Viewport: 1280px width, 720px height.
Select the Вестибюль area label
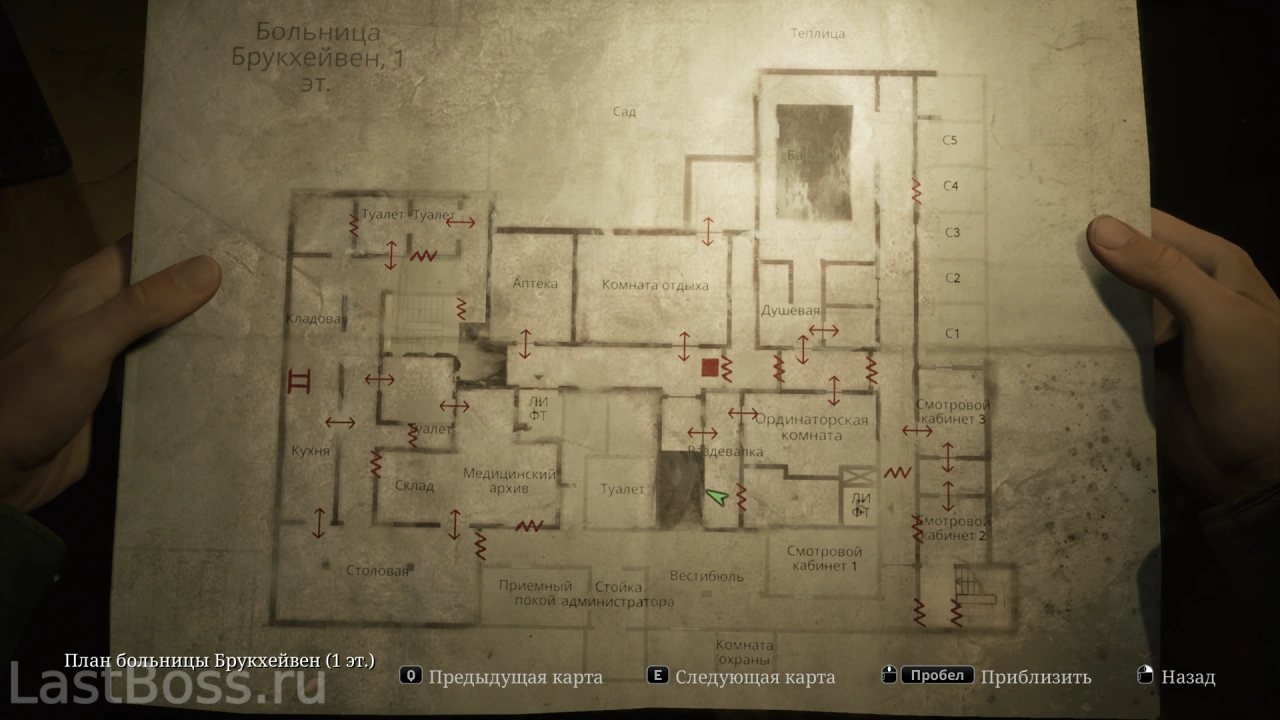[707, 576]
